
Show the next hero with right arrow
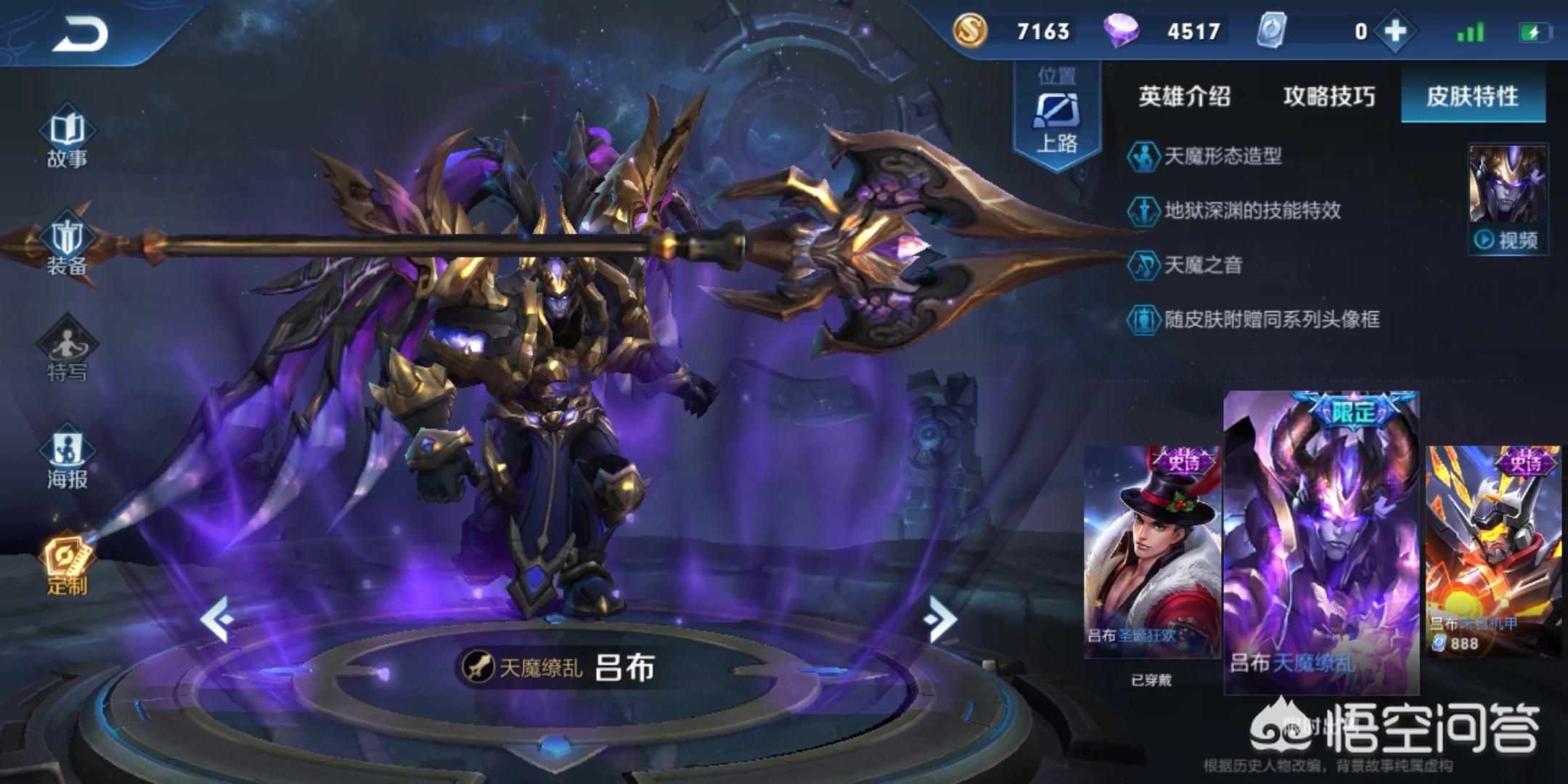[x=941, y=618]
